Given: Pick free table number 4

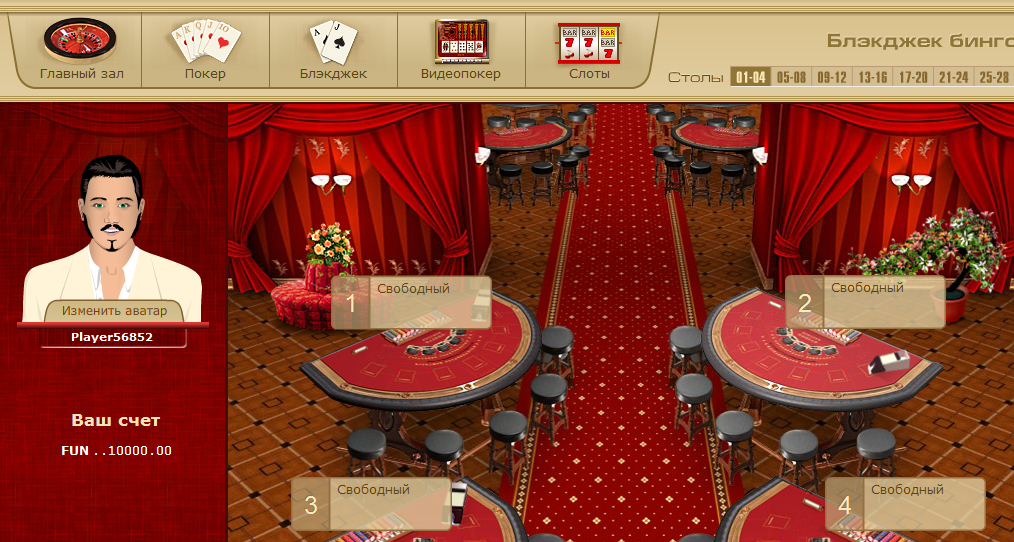Looking at the screenshot, I should (x=905, y=504).
